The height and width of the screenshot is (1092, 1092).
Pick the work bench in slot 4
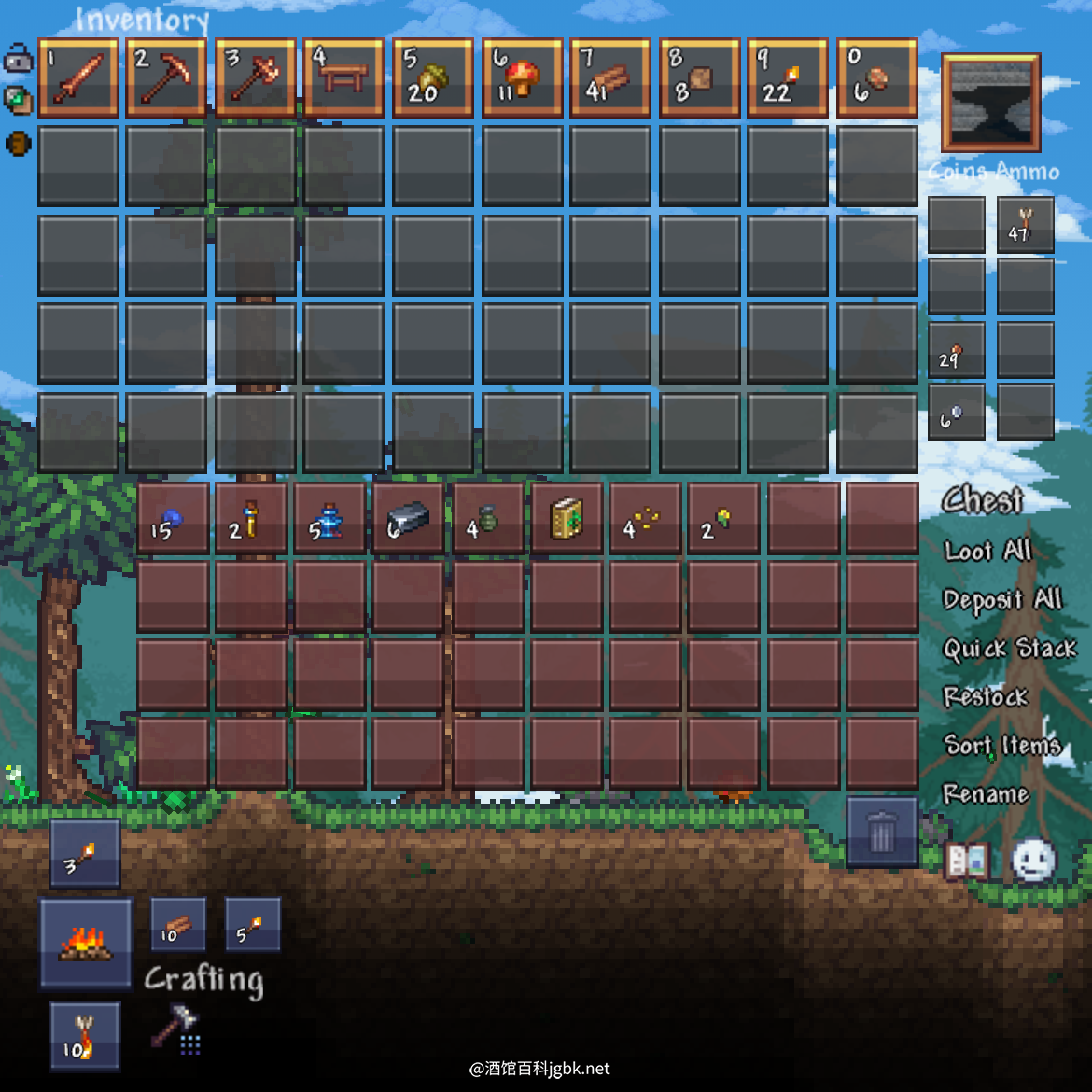(343, 78)
